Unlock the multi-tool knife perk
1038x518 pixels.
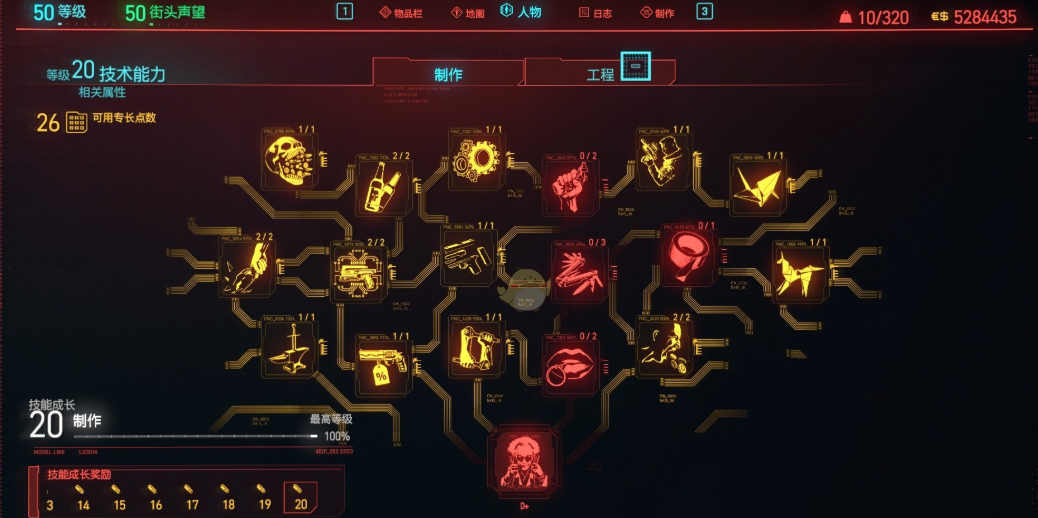(x=580, y=271)
